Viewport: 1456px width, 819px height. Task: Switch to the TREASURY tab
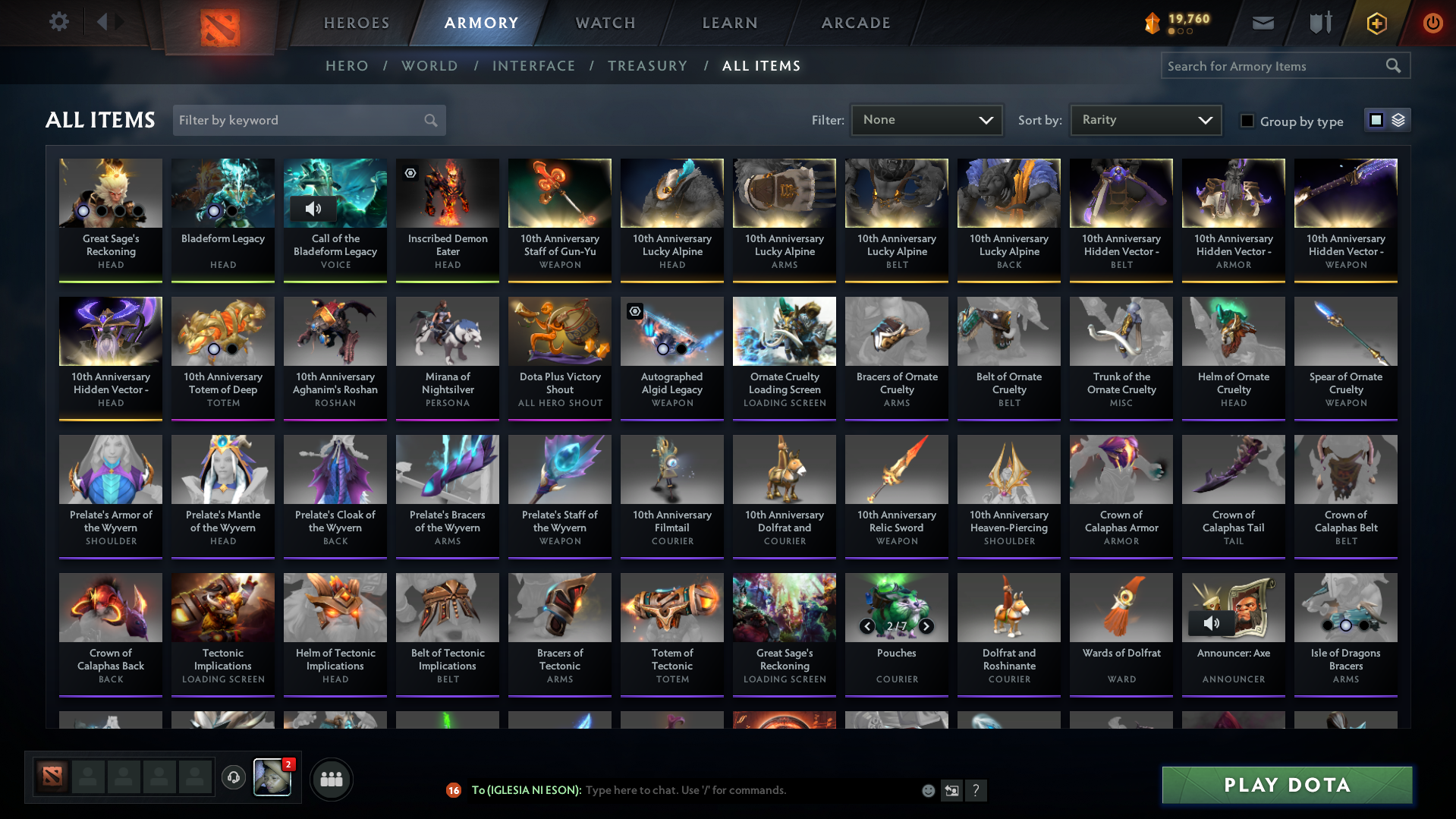pyautogui.click(x=647, y=66)
